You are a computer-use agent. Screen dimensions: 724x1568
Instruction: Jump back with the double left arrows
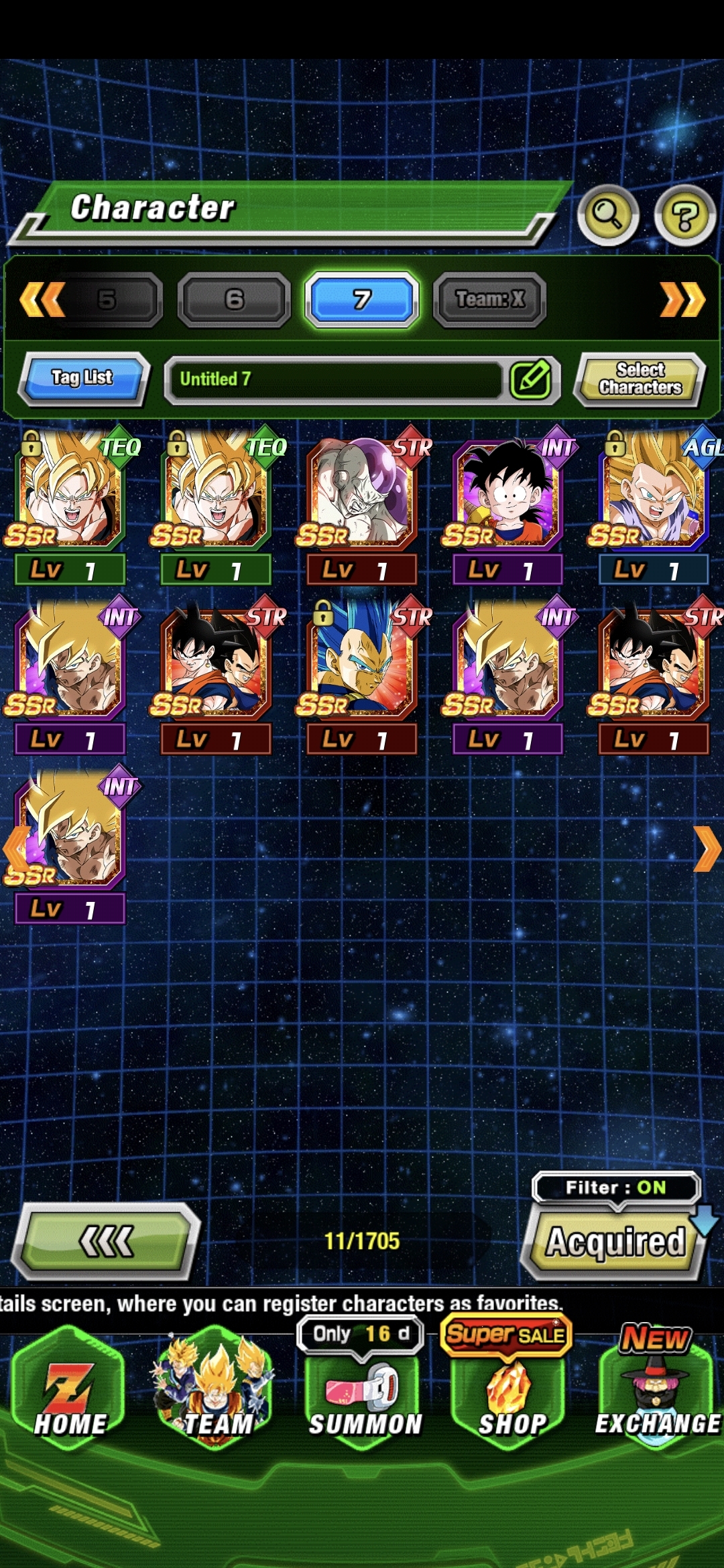[x=42, y=299]
